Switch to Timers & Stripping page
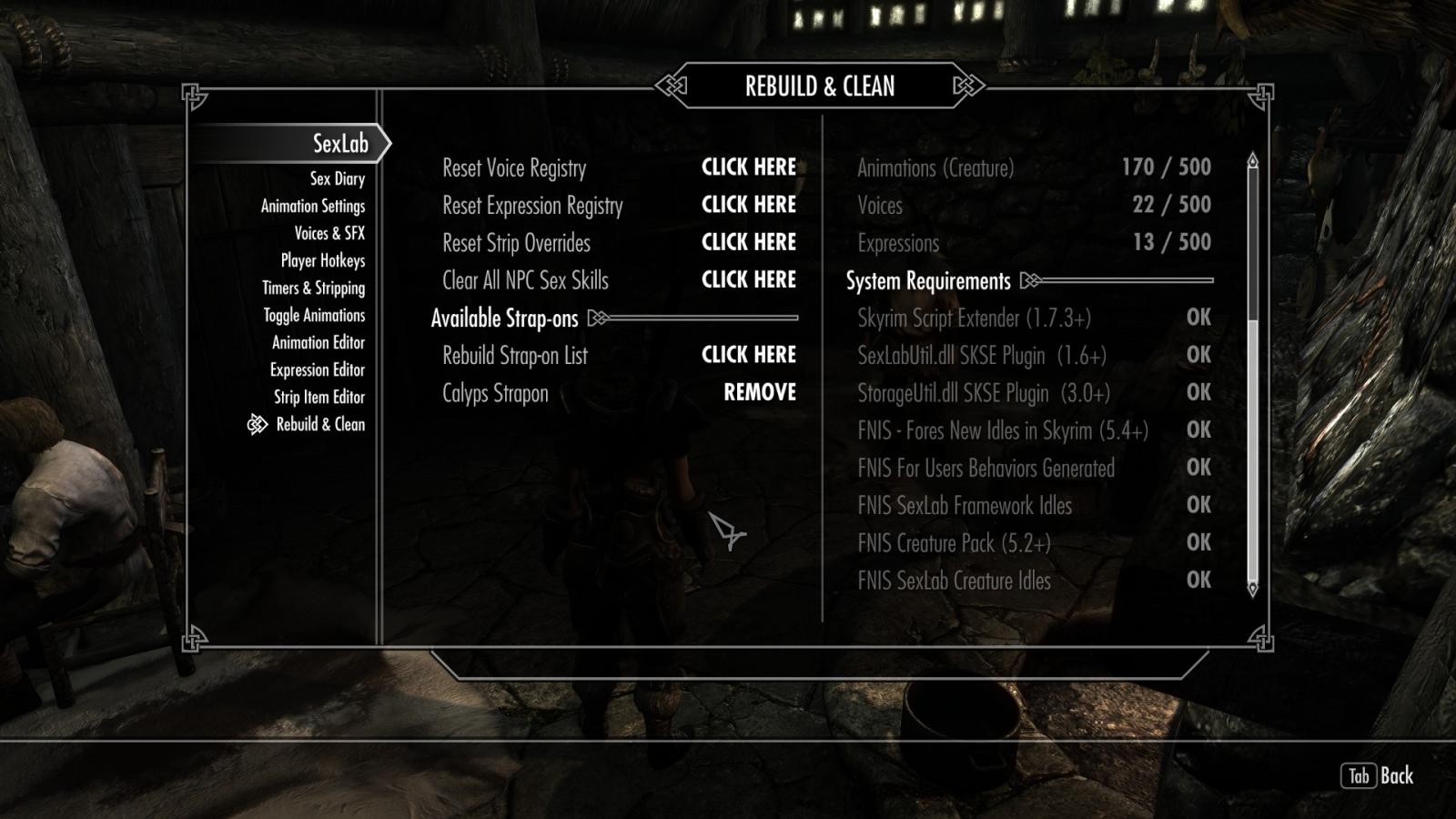 (313, 288)
